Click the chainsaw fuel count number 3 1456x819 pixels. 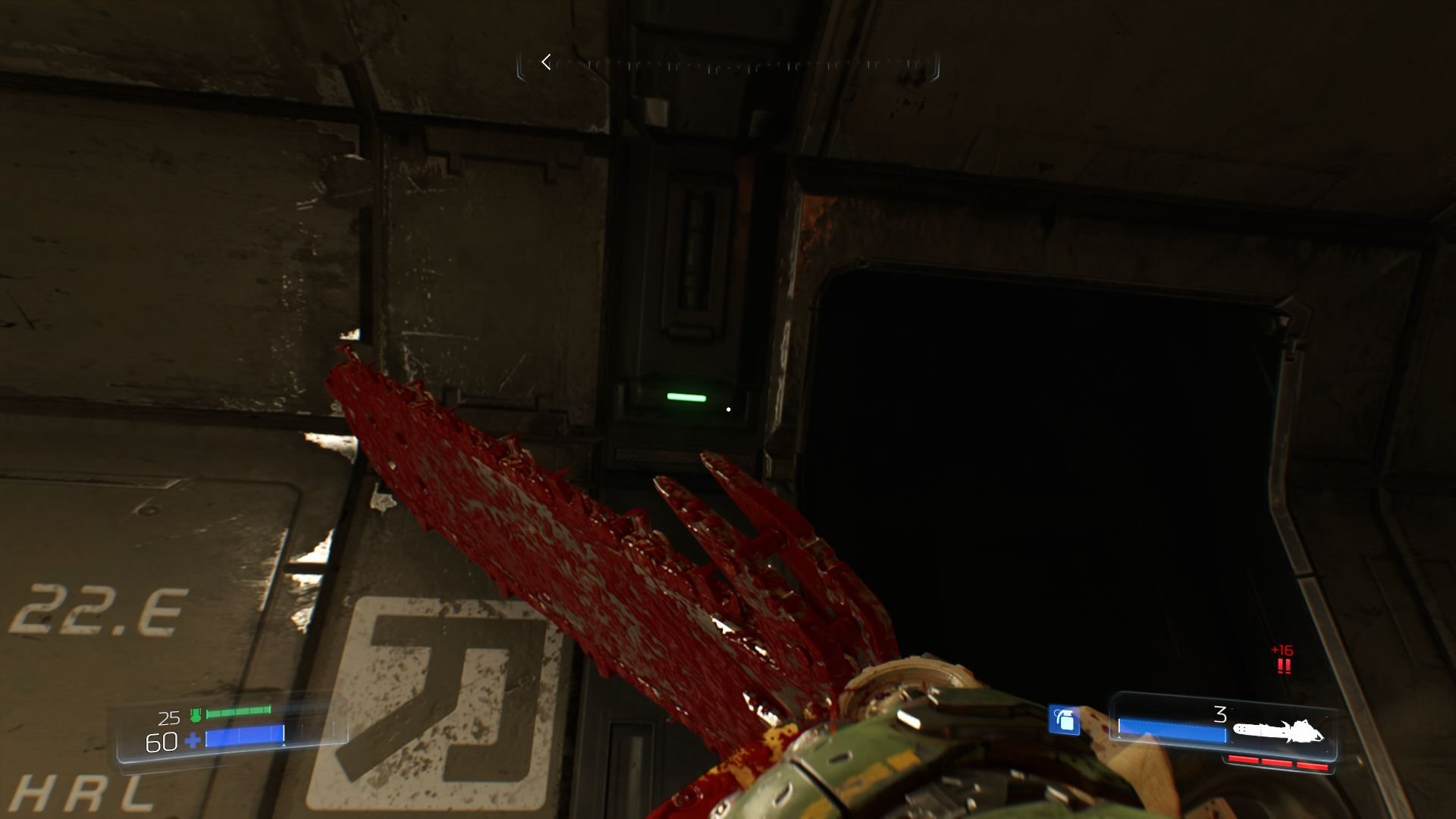[x=1219, y=714]
